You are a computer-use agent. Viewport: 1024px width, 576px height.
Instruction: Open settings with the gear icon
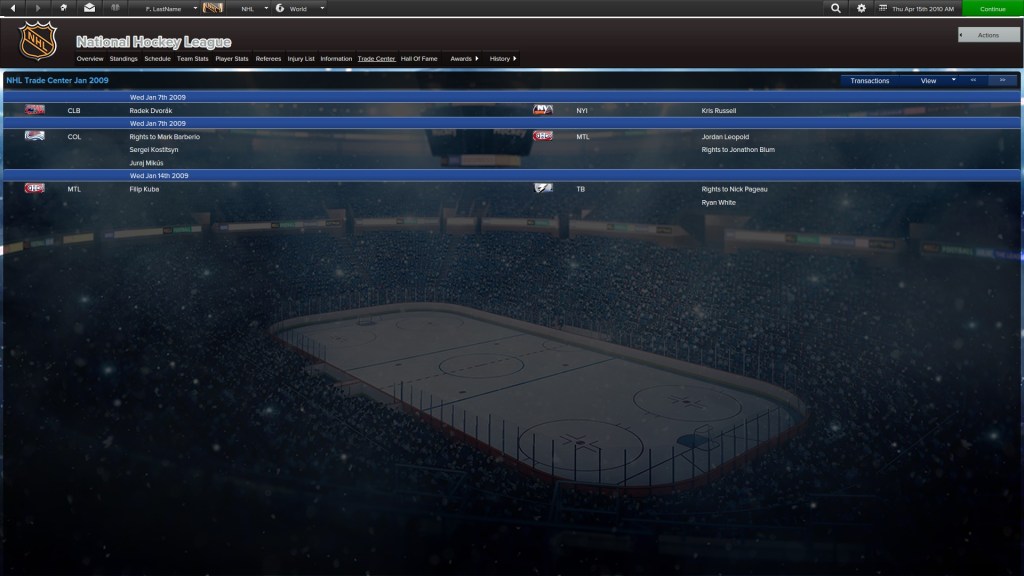point(862,8)
